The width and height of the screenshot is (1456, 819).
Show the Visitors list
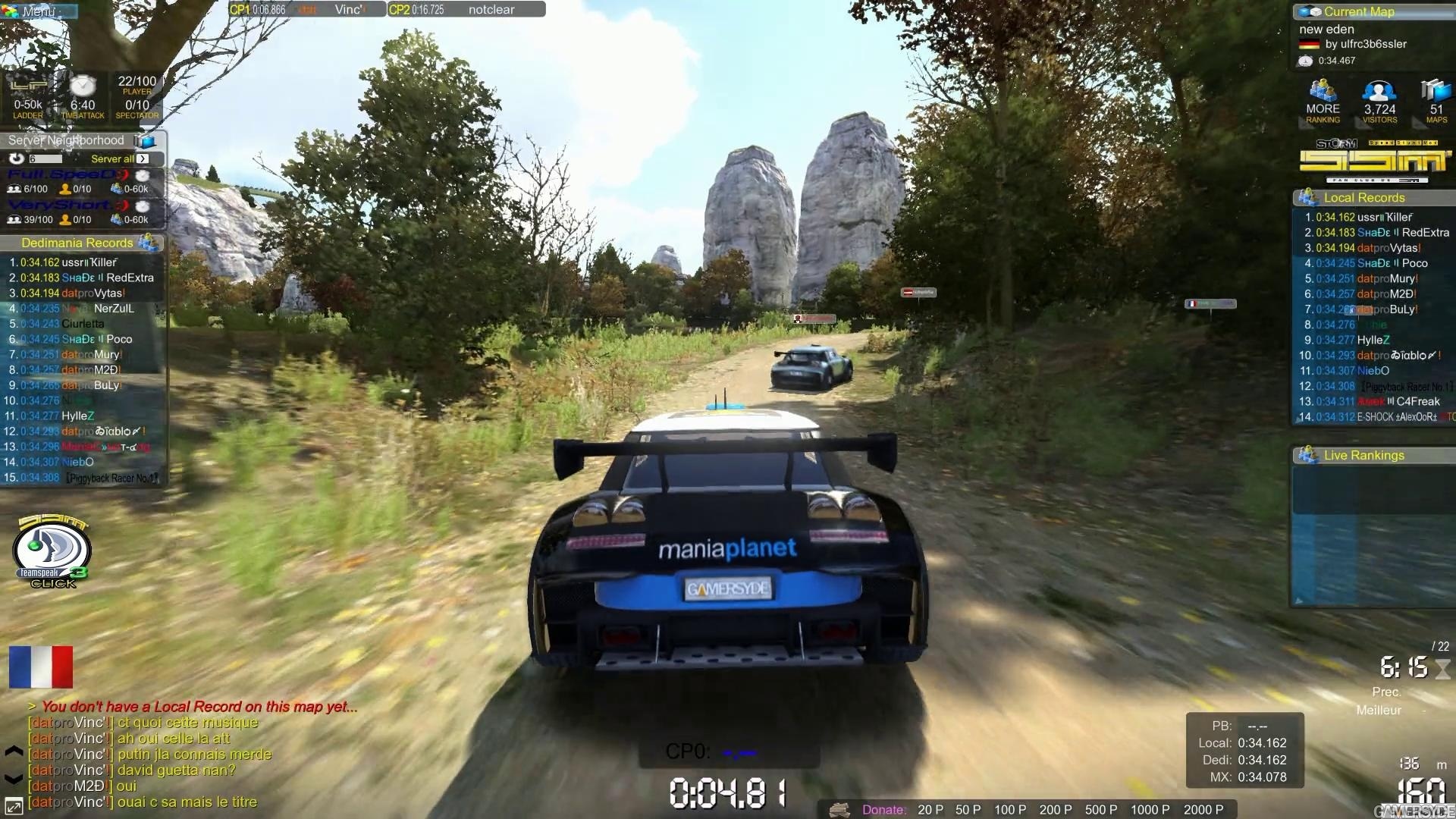tap(1379, 102)
